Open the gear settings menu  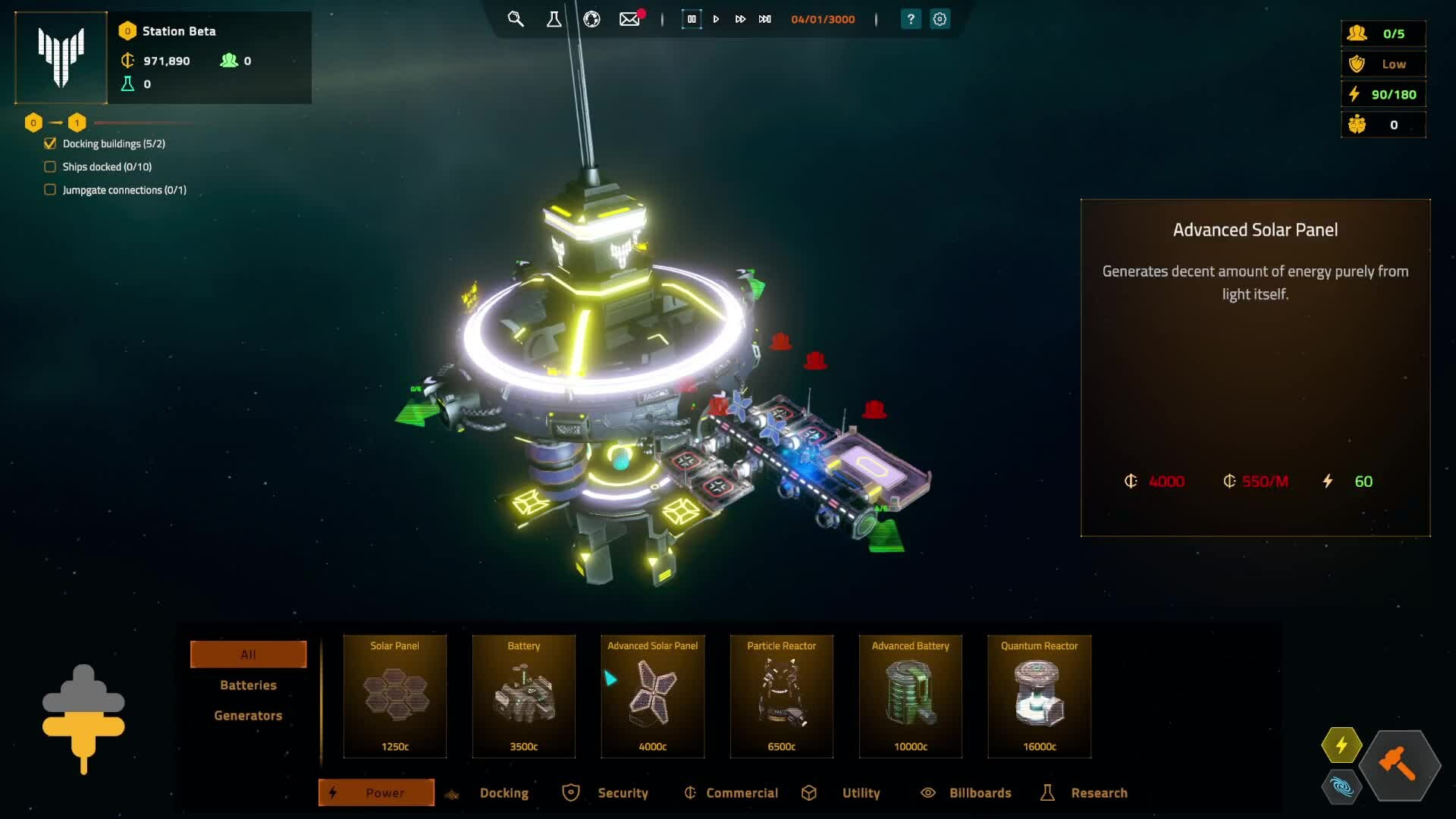click(x=940, y=19)
